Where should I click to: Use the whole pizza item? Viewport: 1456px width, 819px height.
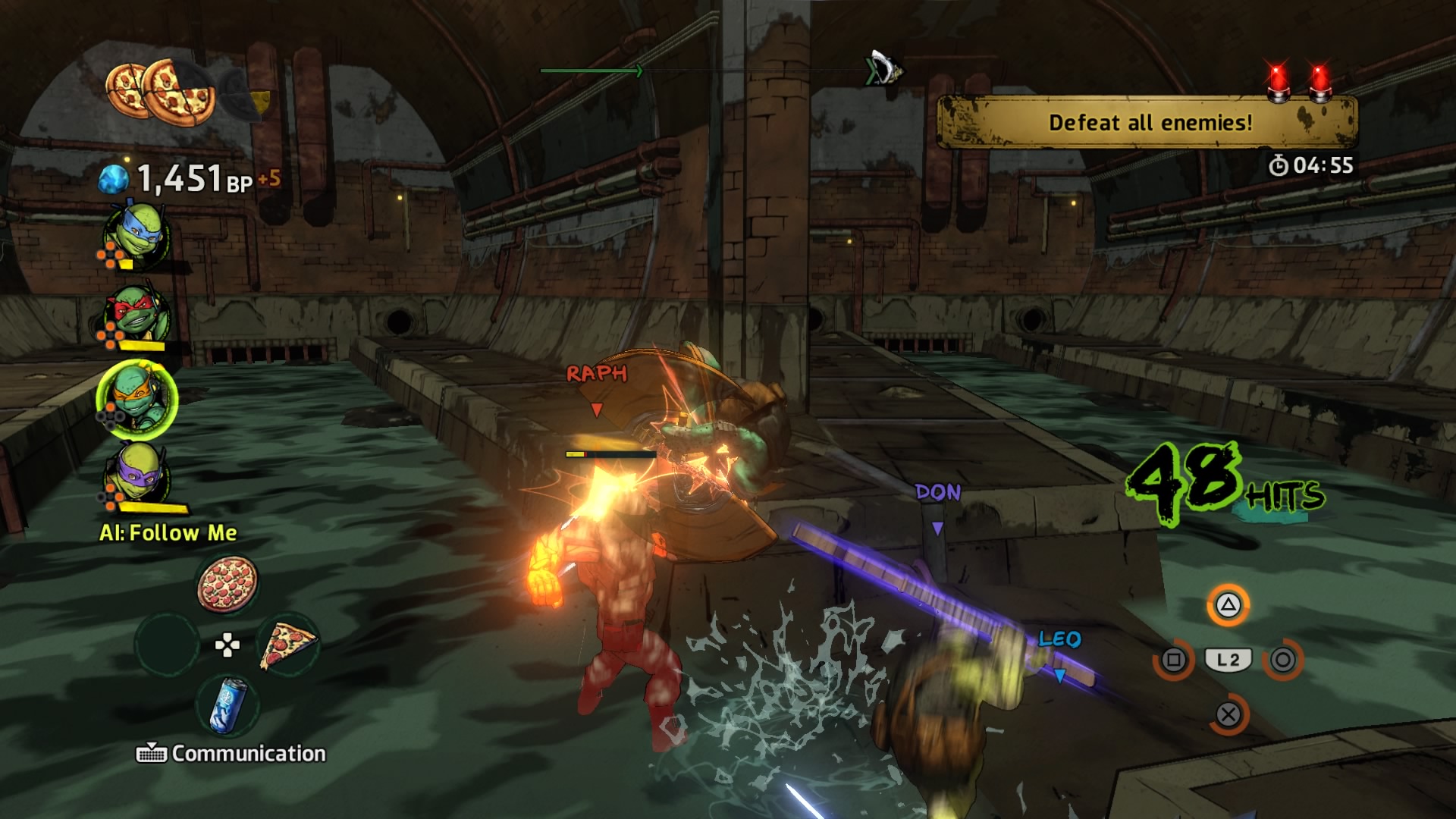point(227,584)
